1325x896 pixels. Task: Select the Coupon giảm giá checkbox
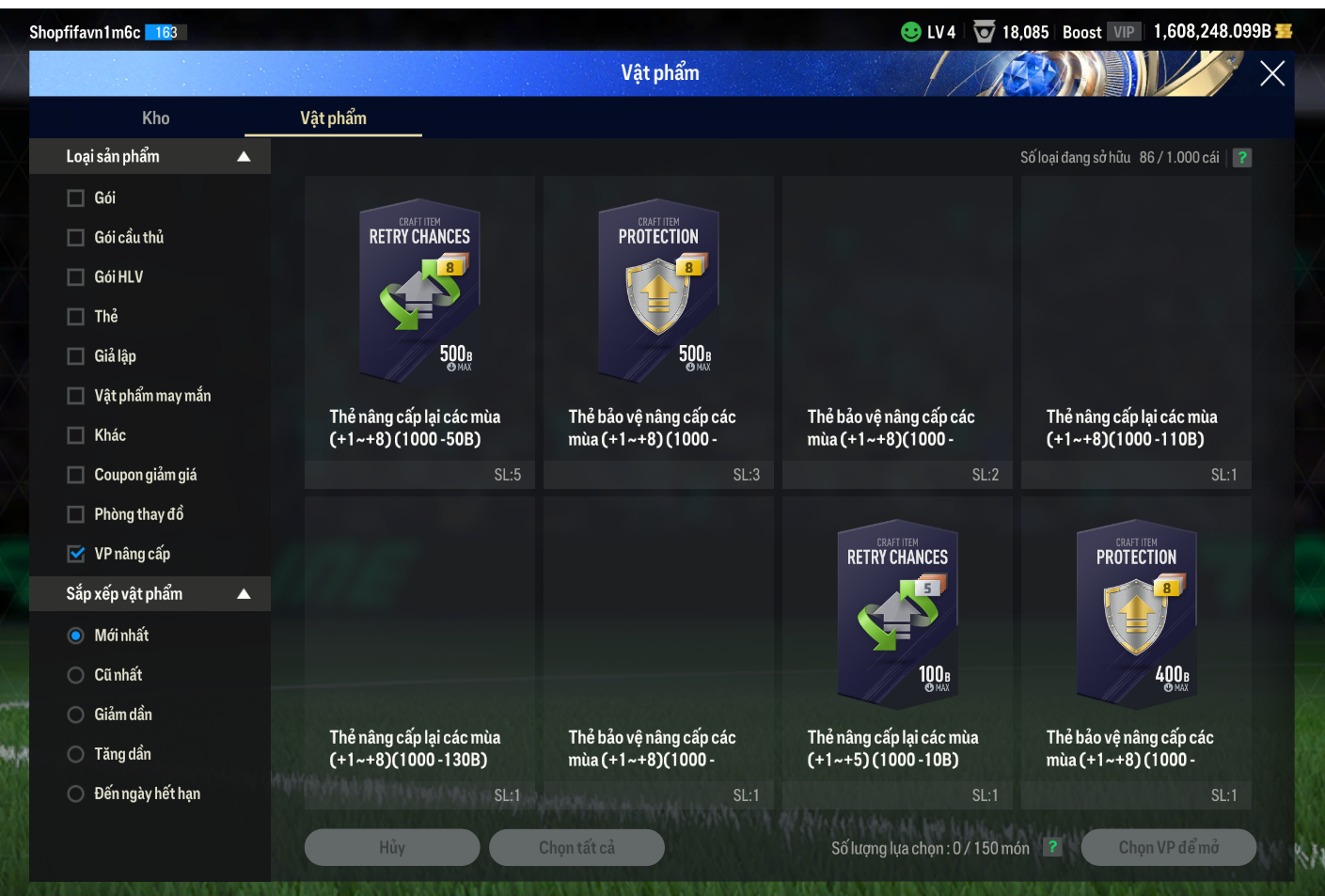coord(76,475)
